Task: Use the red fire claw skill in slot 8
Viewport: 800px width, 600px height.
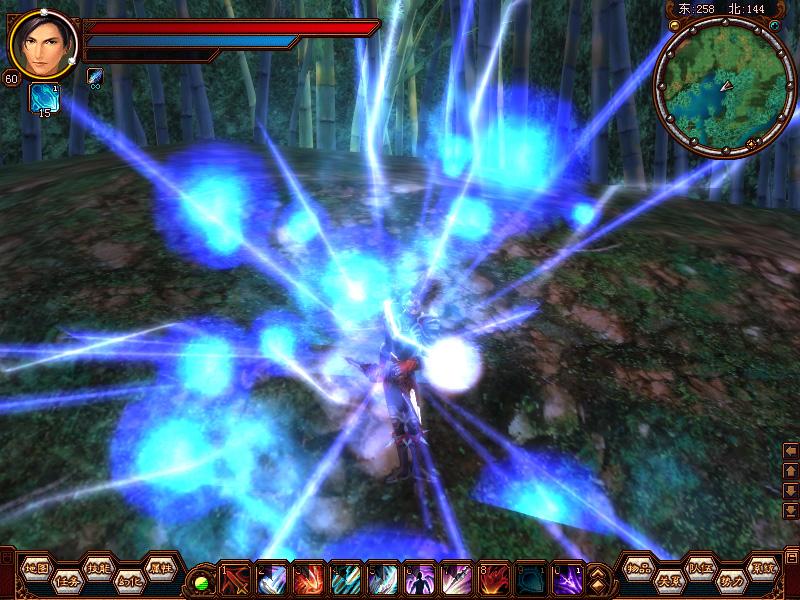Action: (x=494, y=580)
